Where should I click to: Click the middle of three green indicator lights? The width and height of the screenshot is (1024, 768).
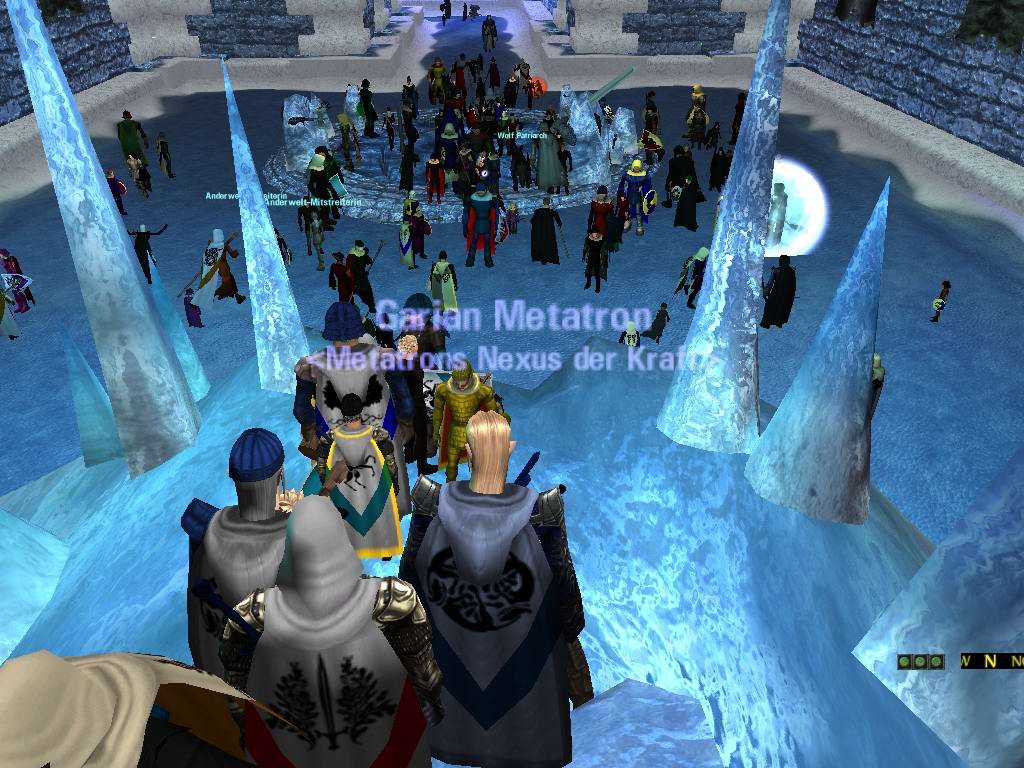click(x=920, y=661)
